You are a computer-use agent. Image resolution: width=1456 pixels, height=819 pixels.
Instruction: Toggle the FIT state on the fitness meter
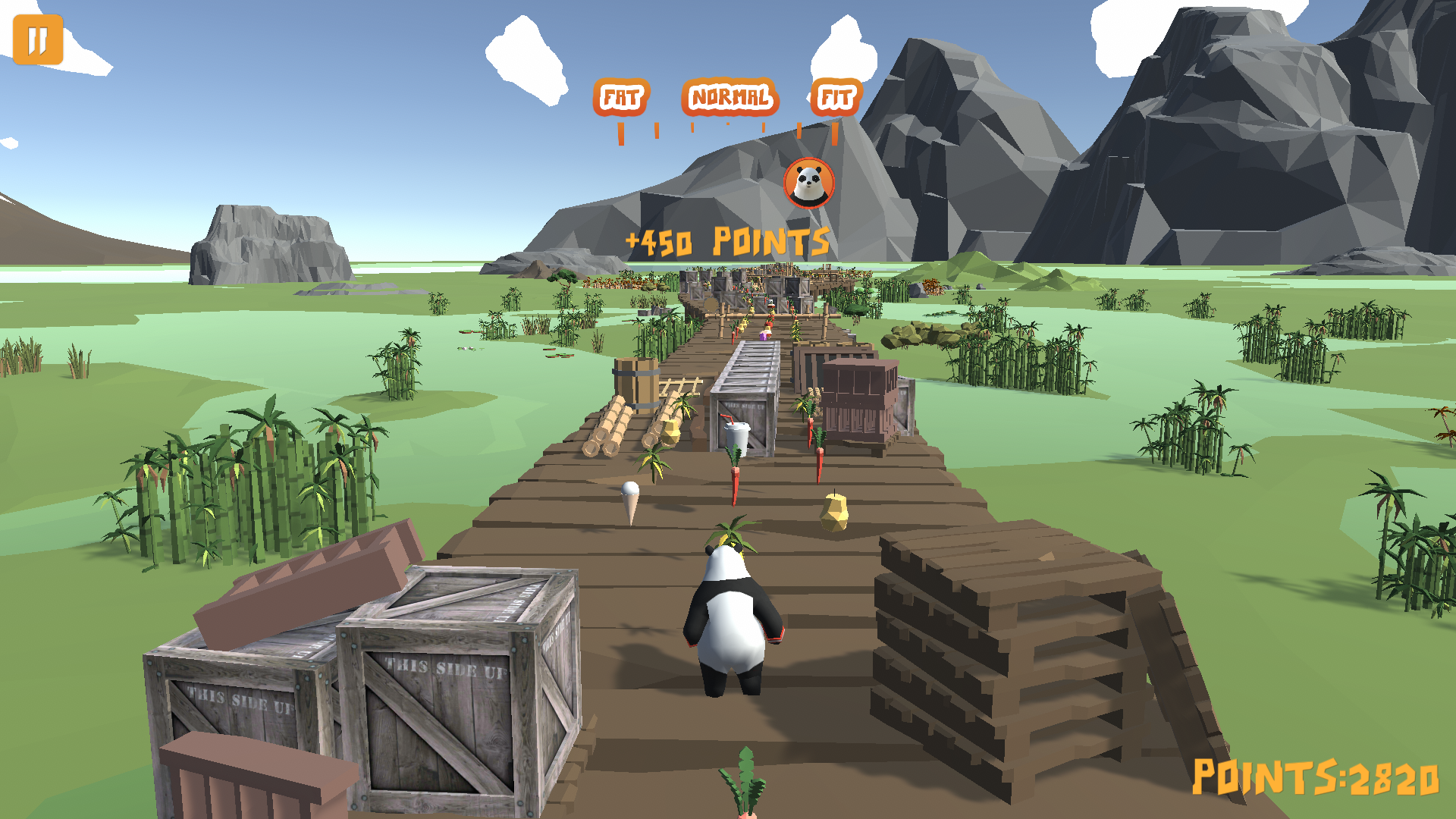(836, 96)
